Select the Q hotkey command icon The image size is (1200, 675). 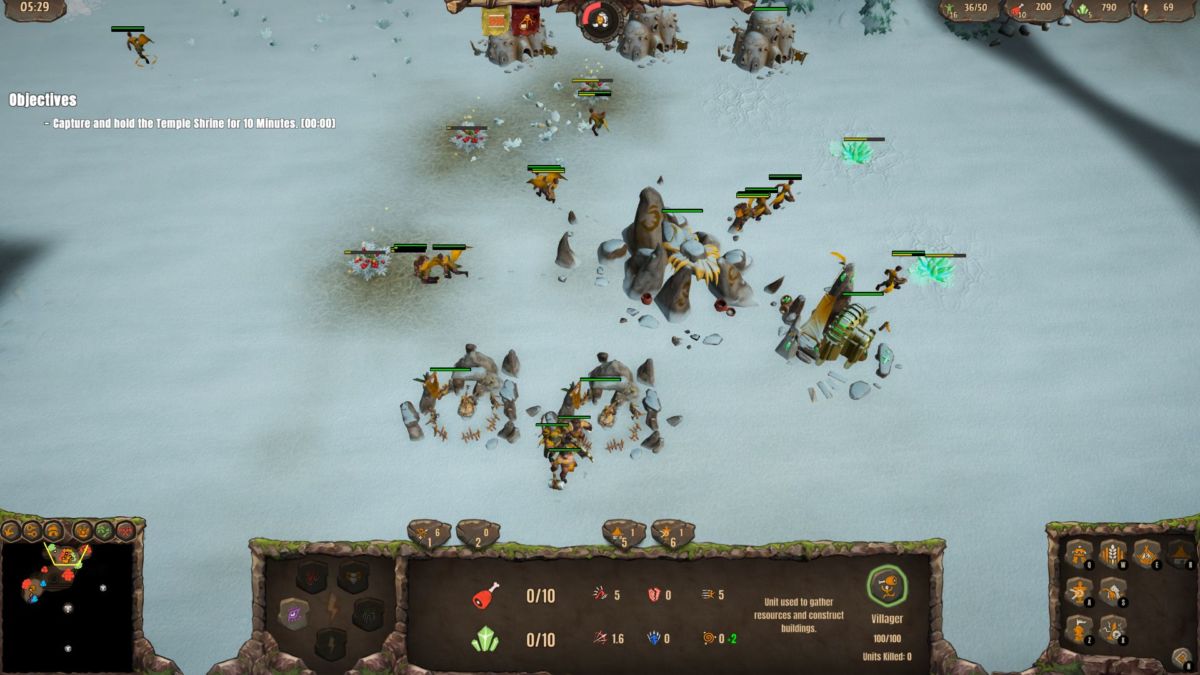pyautogui.click(x=1079, y=553)
